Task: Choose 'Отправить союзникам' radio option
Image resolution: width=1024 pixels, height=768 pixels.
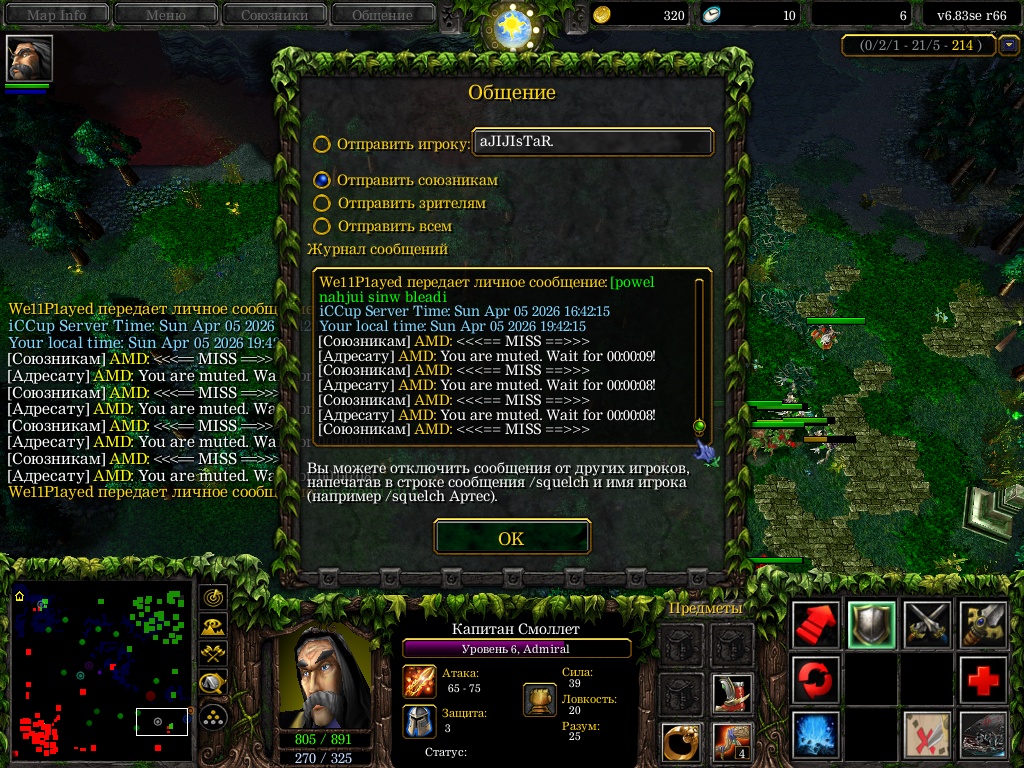Action: tap(322, 180)
